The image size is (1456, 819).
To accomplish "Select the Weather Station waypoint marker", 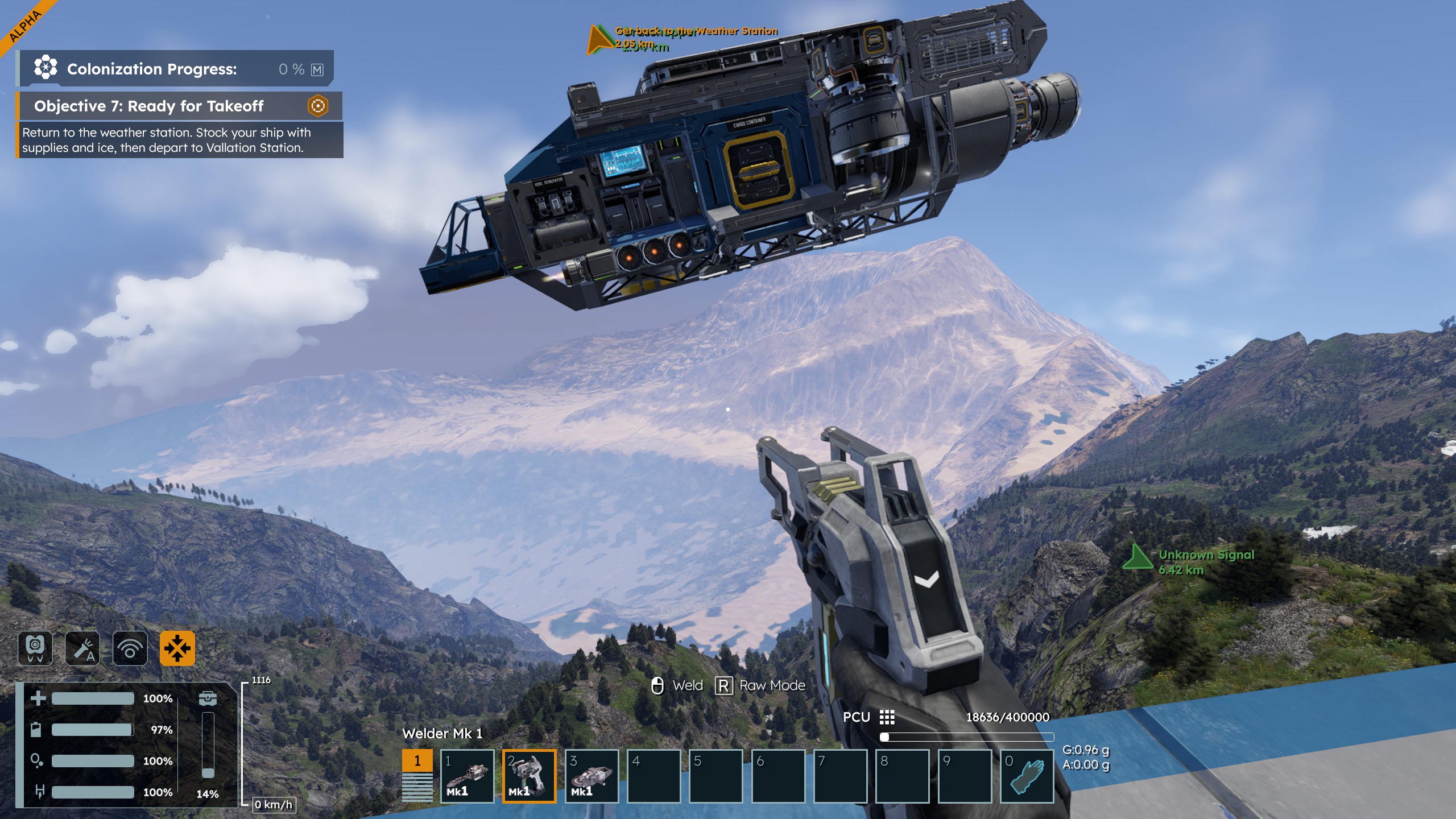I will (x=598, y=40).
